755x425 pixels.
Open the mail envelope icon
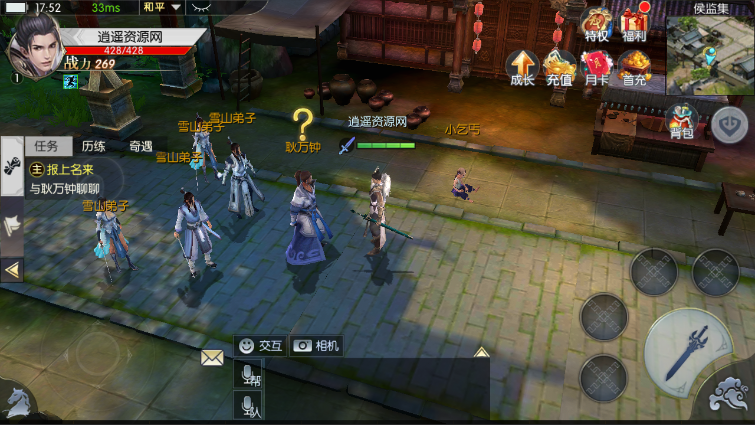[212, 357]
